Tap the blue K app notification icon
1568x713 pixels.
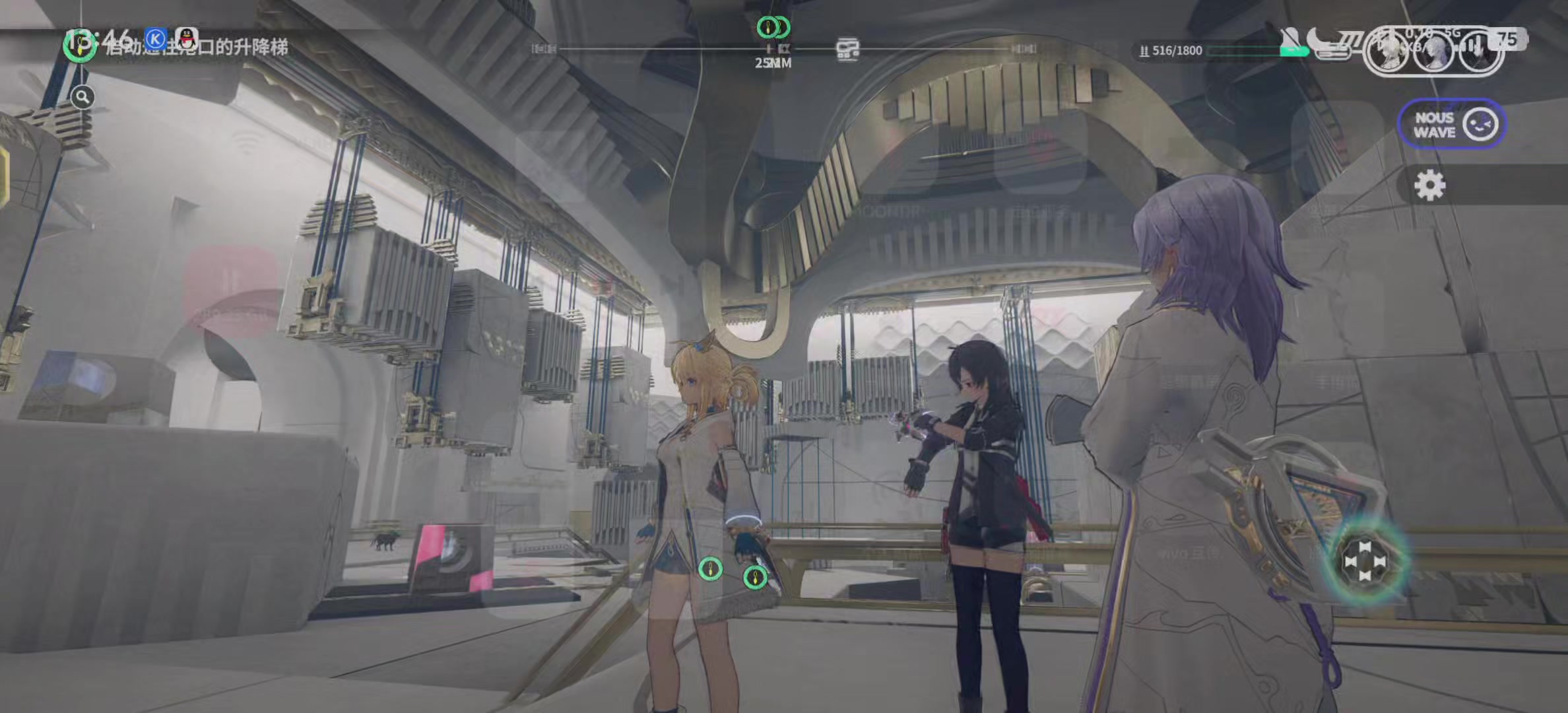pyautogui.click(x=155, y=39)
